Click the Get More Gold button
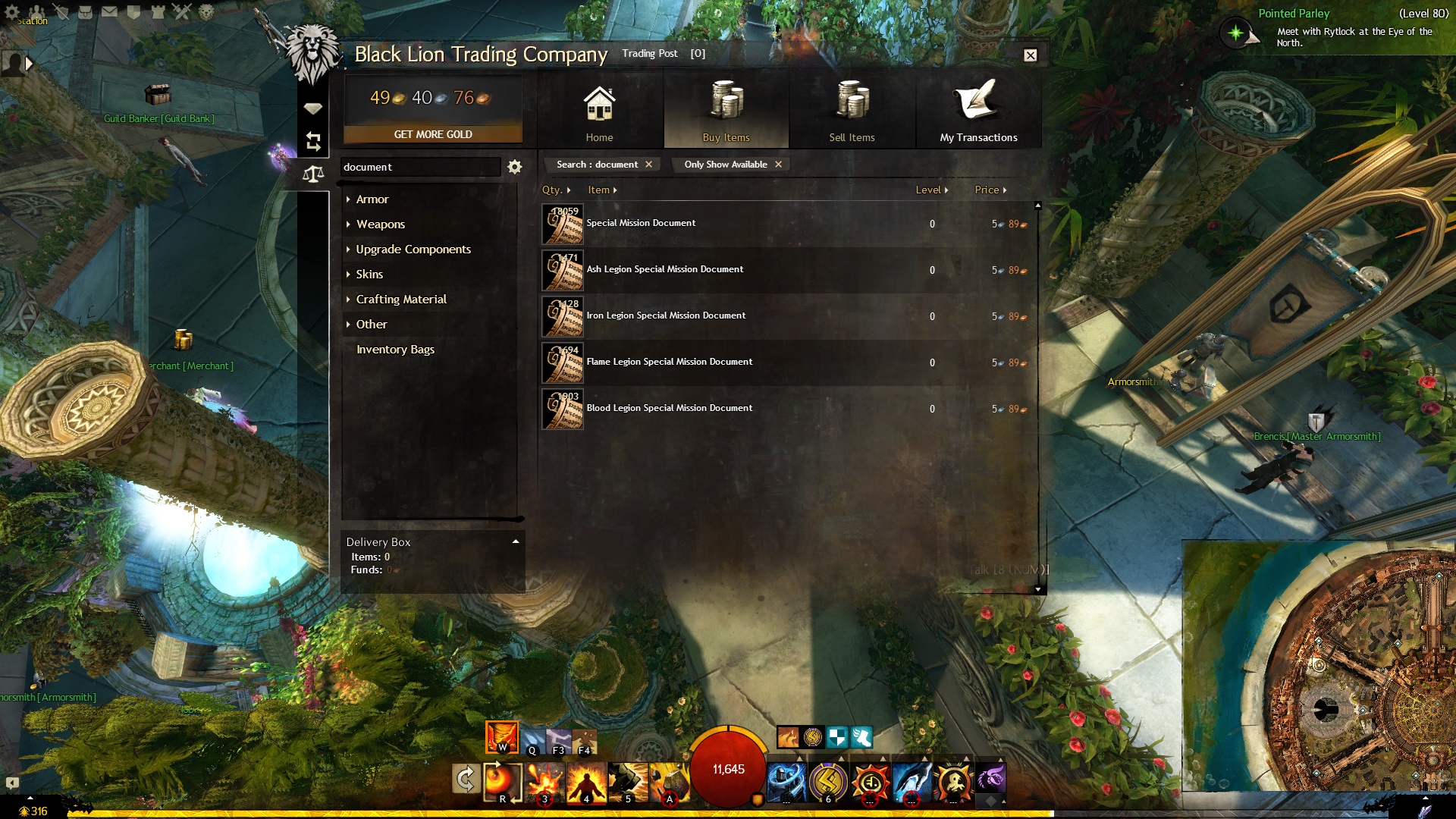This screenshot has height=819, width=1456. (433, 134)
